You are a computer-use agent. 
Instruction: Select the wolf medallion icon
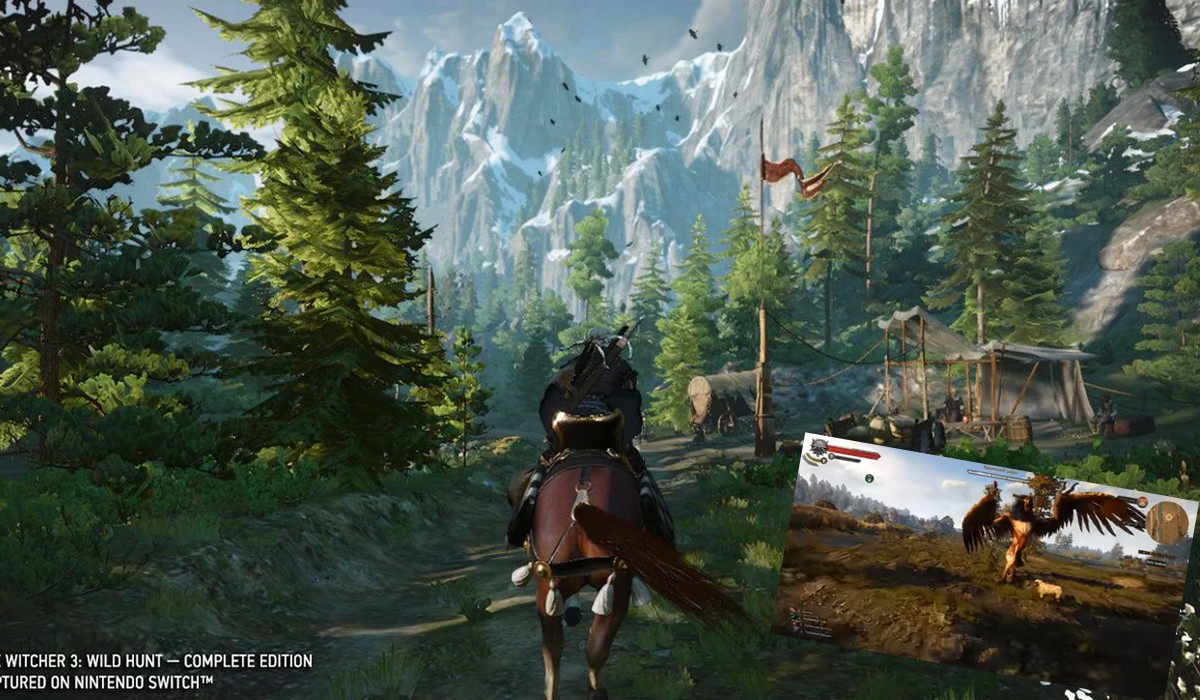coord(821,450)
